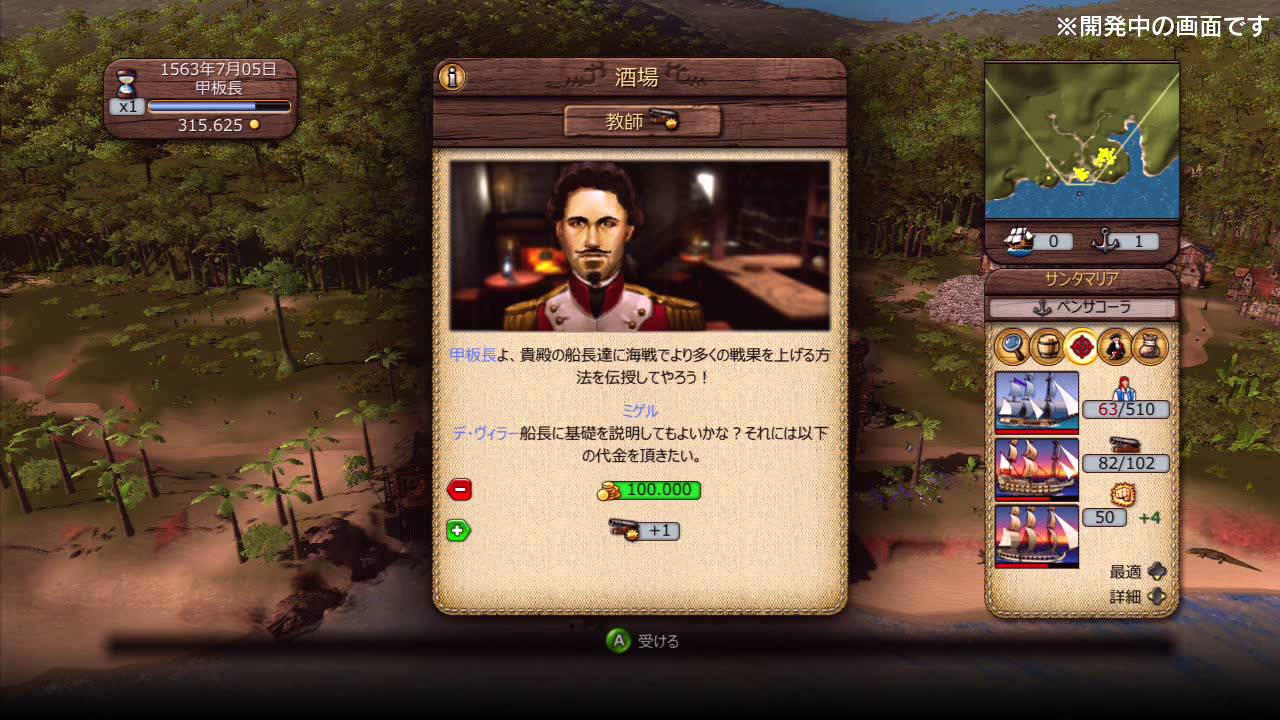Screen dimensions: 1280x720
Task: Switch to the sack goods tab
Action: pyautogui.click(x=1150, y=346)
